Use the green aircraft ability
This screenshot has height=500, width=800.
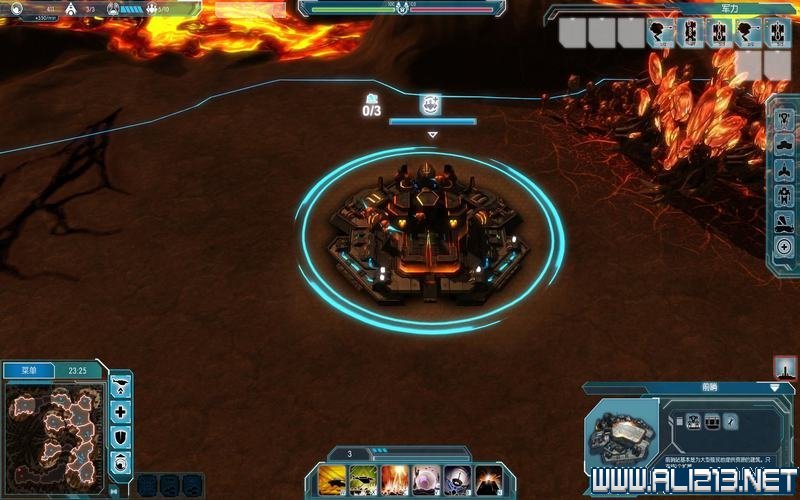[x=363, y=479]
